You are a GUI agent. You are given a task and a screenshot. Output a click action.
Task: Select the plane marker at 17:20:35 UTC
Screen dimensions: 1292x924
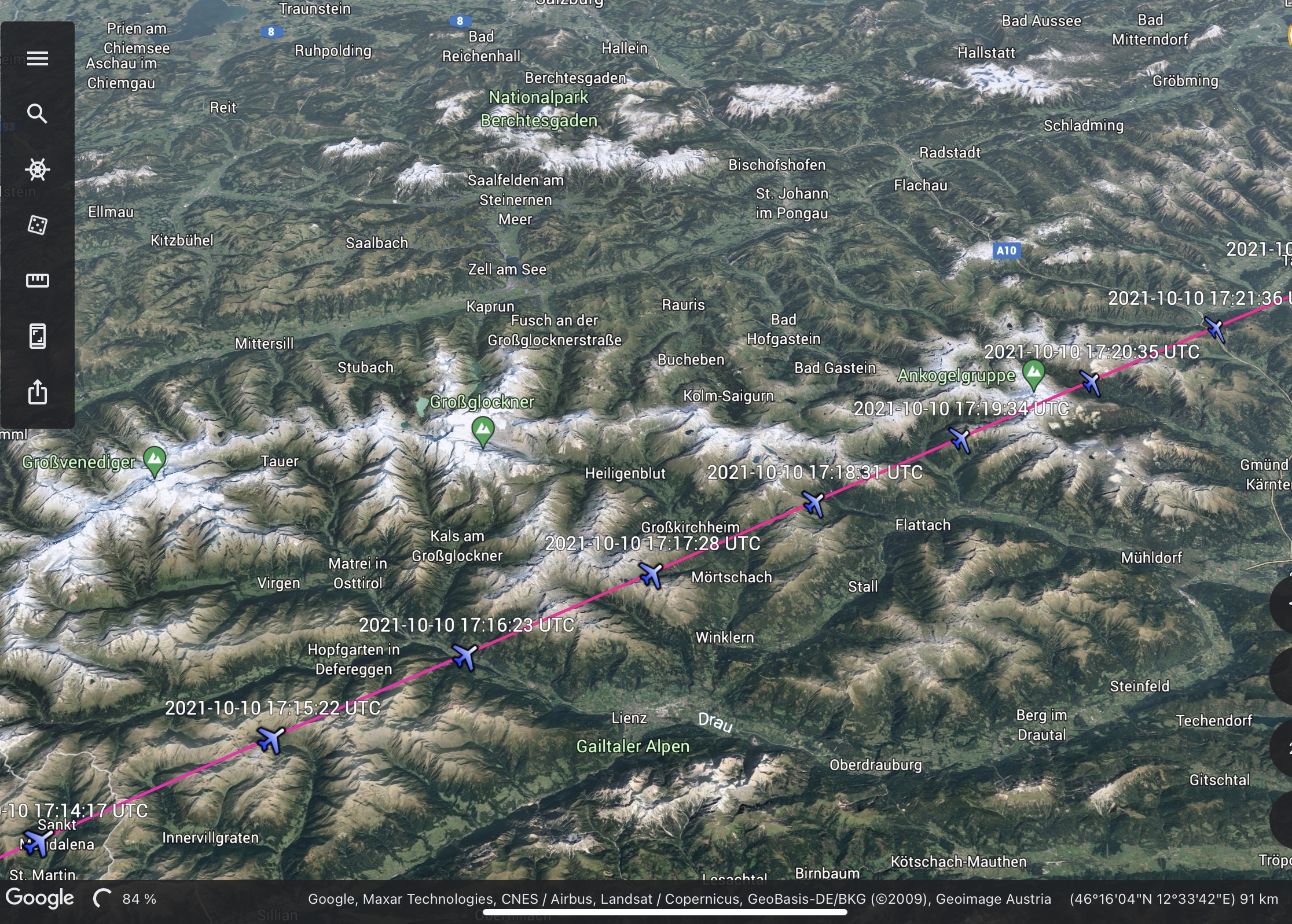coord(1091,383)
